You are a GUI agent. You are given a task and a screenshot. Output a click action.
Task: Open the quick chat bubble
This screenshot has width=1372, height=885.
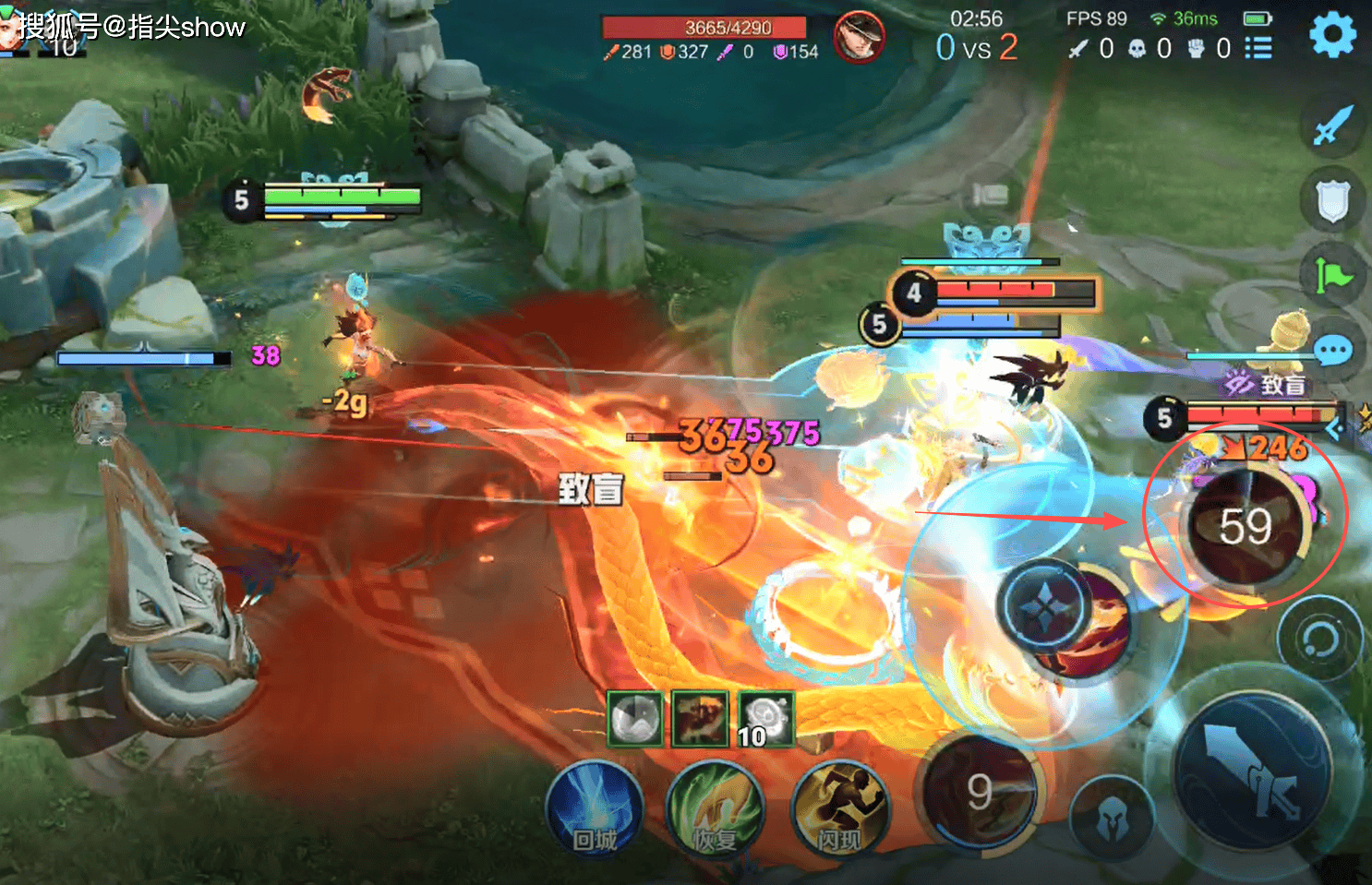coord(1331,351)
